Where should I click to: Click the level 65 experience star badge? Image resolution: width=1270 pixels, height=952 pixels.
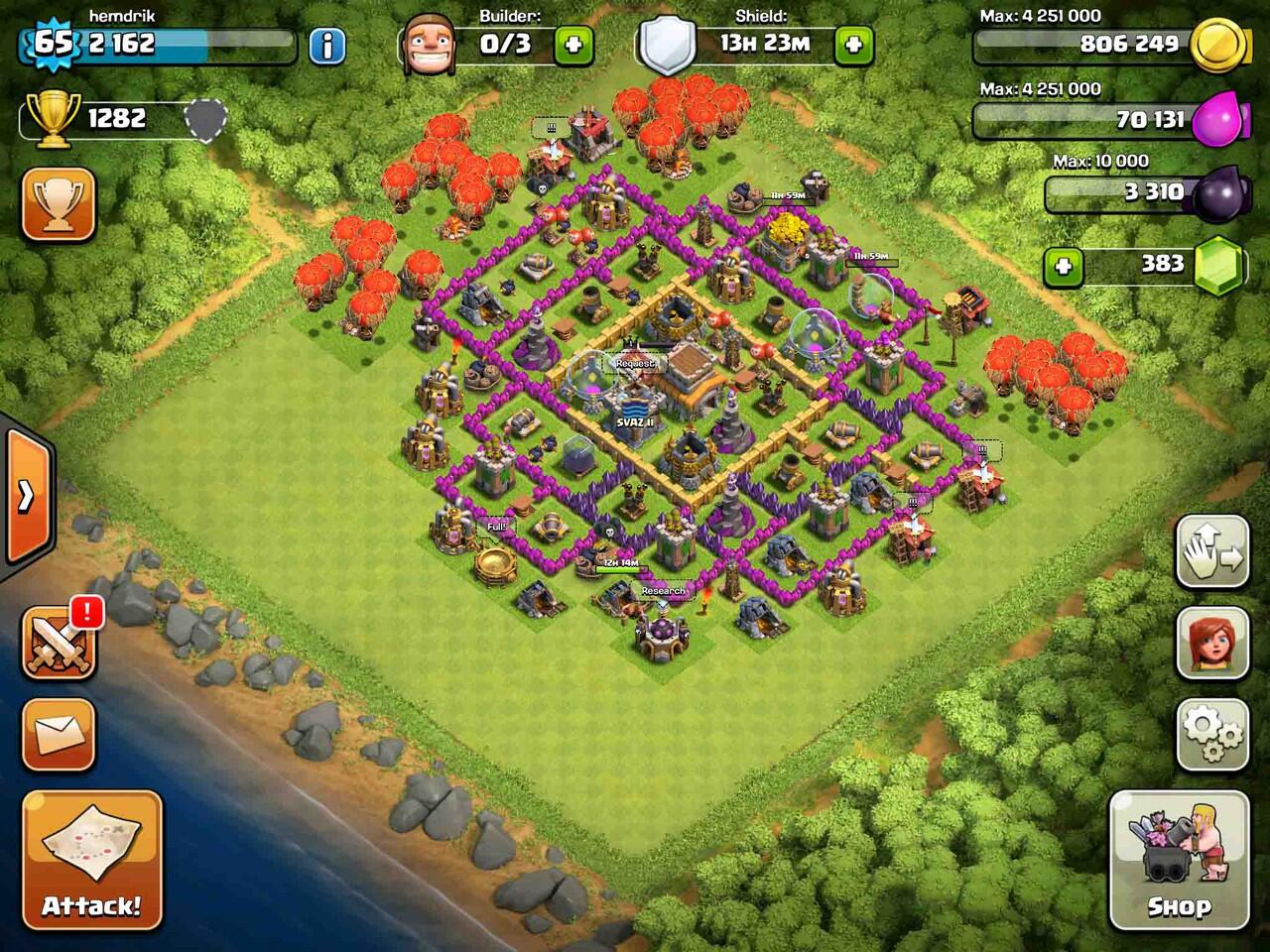coord(54,44)
